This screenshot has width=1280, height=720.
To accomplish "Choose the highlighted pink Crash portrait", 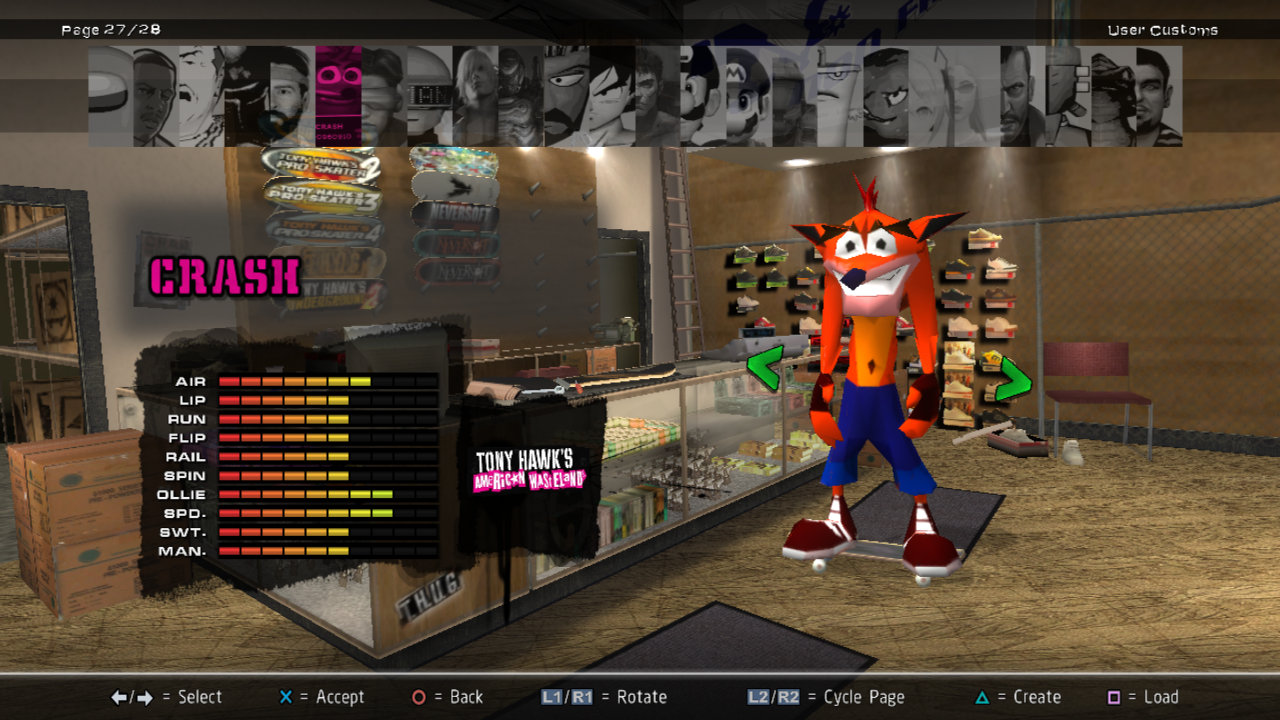I will coord(338,96).
